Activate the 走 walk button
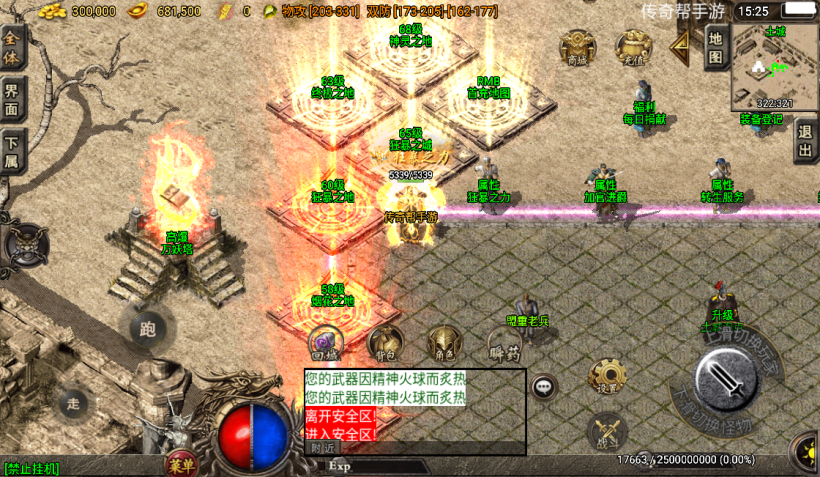820x477 pixels. point(72,403)
